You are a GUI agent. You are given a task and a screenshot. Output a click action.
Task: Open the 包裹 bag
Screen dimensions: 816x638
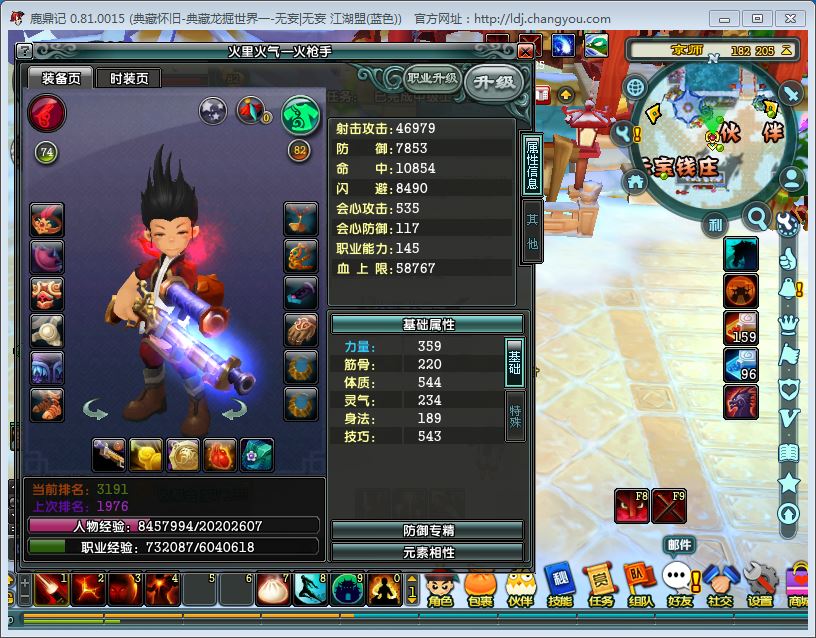tap(480, 590)
